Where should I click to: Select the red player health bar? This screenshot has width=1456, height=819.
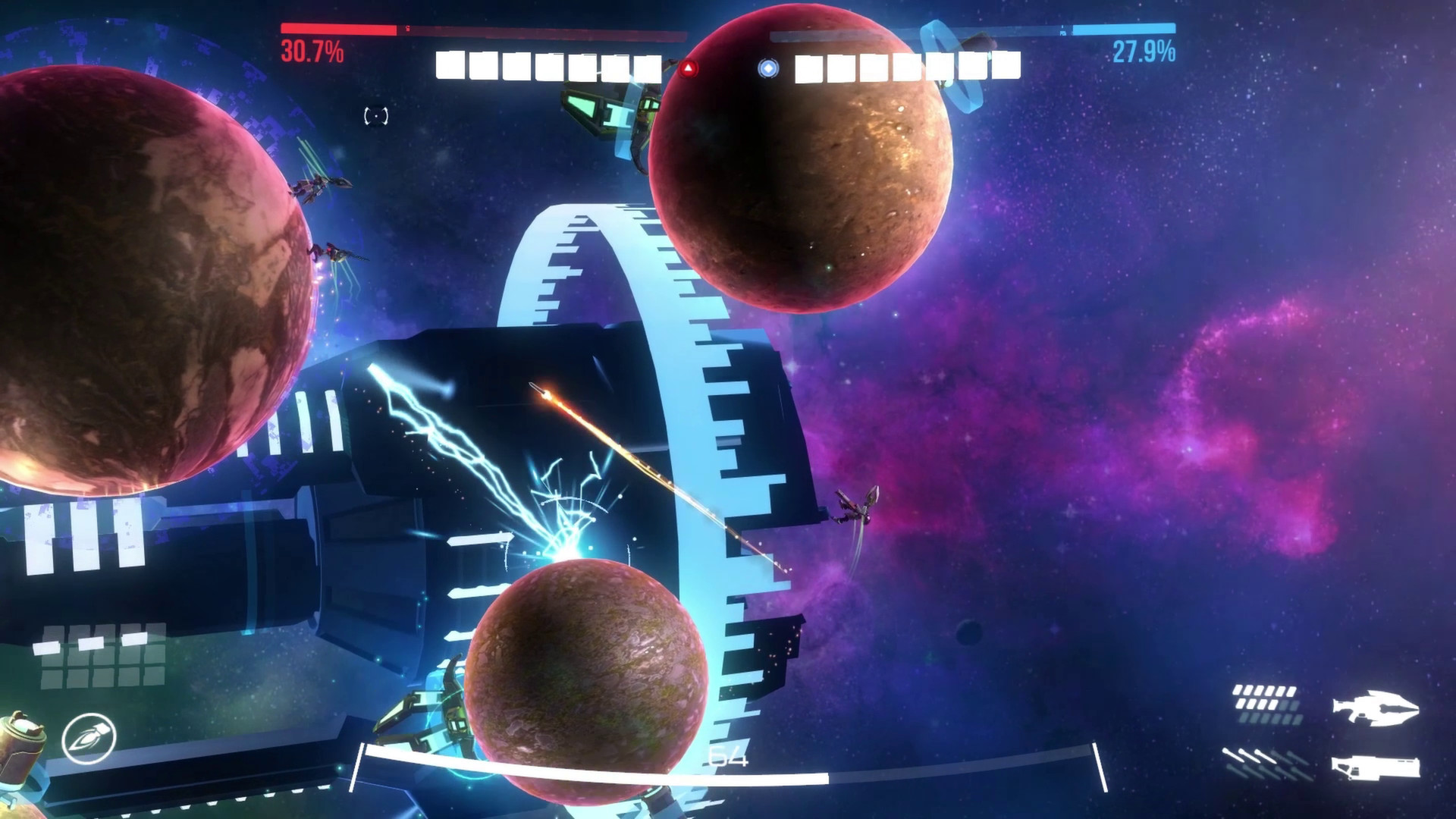[337, 30]
